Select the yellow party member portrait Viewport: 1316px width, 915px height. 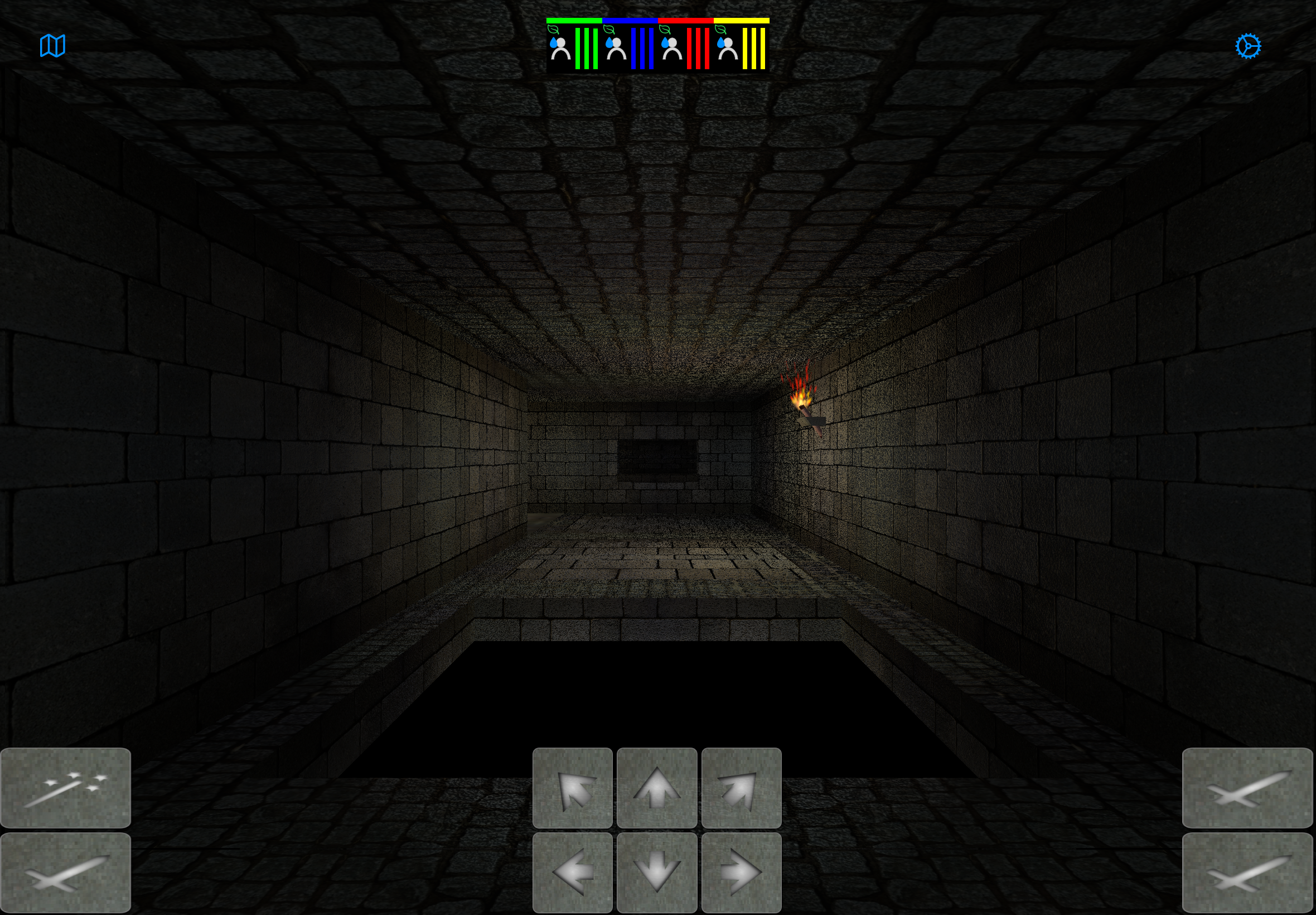click(x=728, y=50)
